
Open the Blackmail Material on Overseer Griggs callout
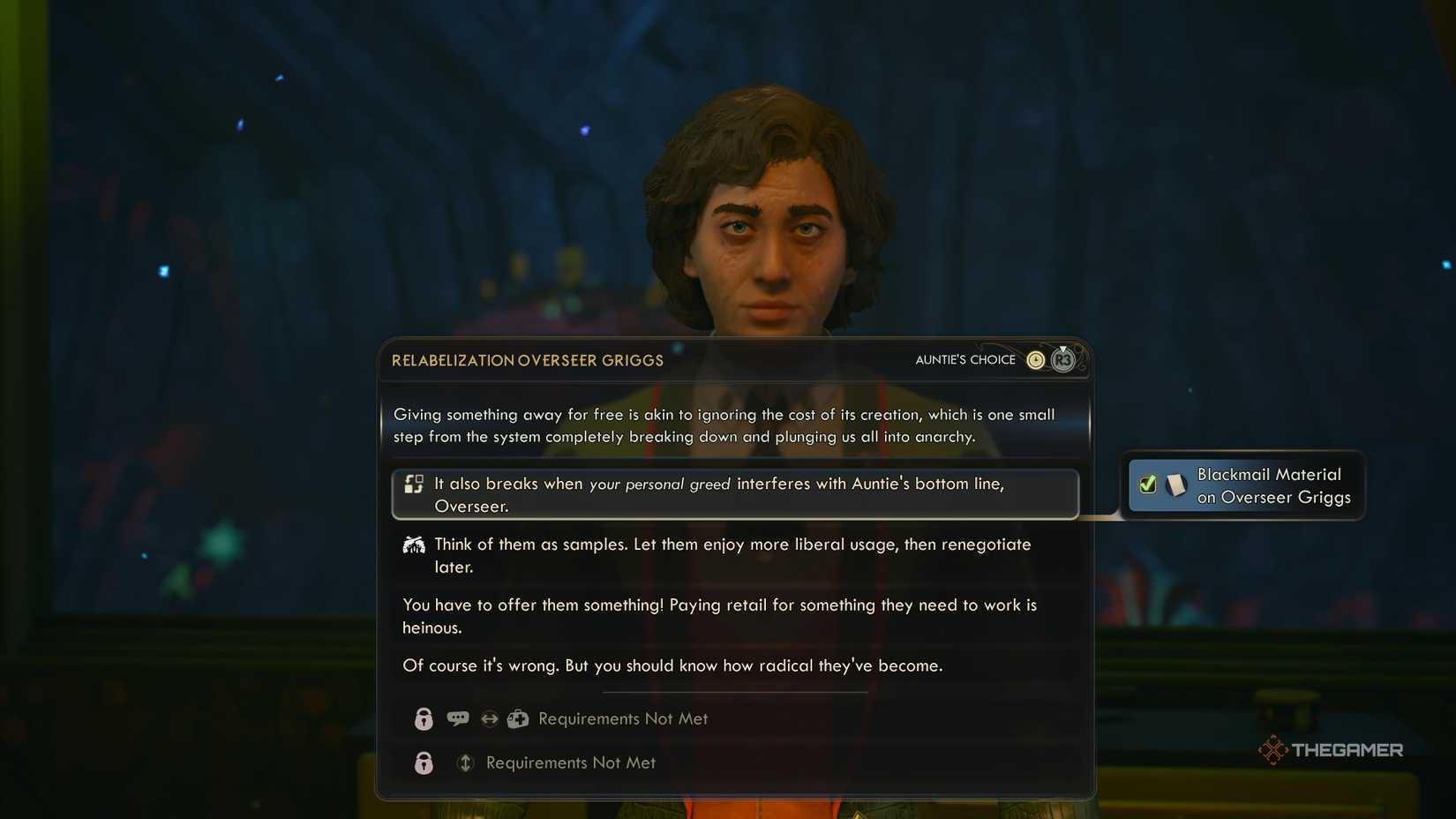point(1245,485)
